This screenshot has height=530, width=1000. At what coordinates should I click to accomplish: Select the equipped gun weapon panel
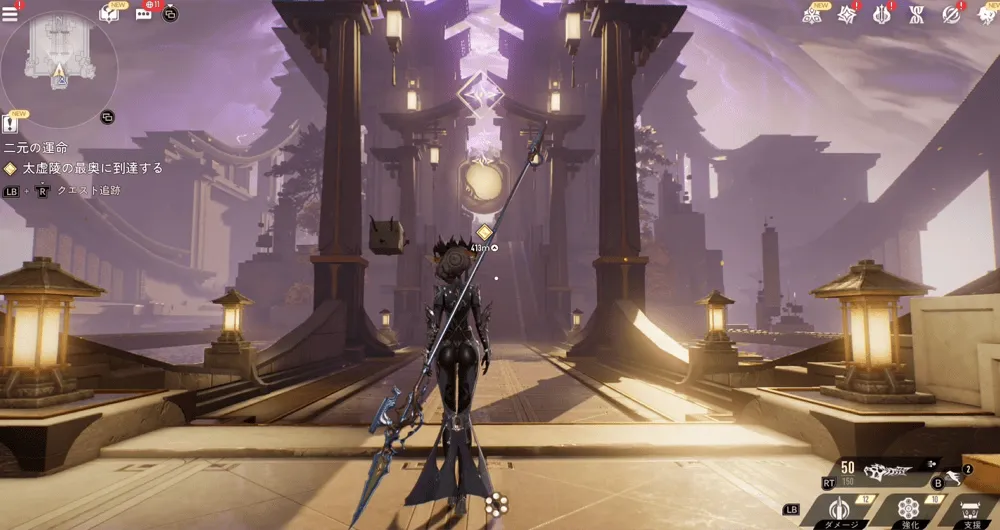coord(880,471)
